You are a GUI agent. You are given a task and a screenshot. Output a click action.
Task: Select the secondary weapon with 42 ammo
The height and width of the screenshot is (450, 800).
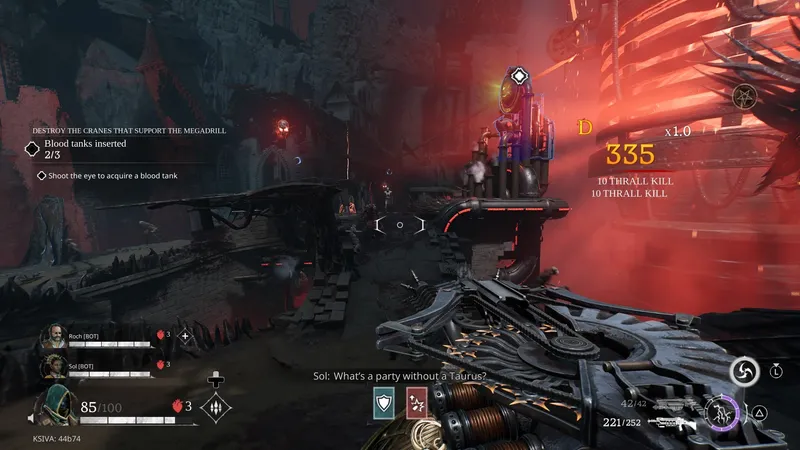672,404
